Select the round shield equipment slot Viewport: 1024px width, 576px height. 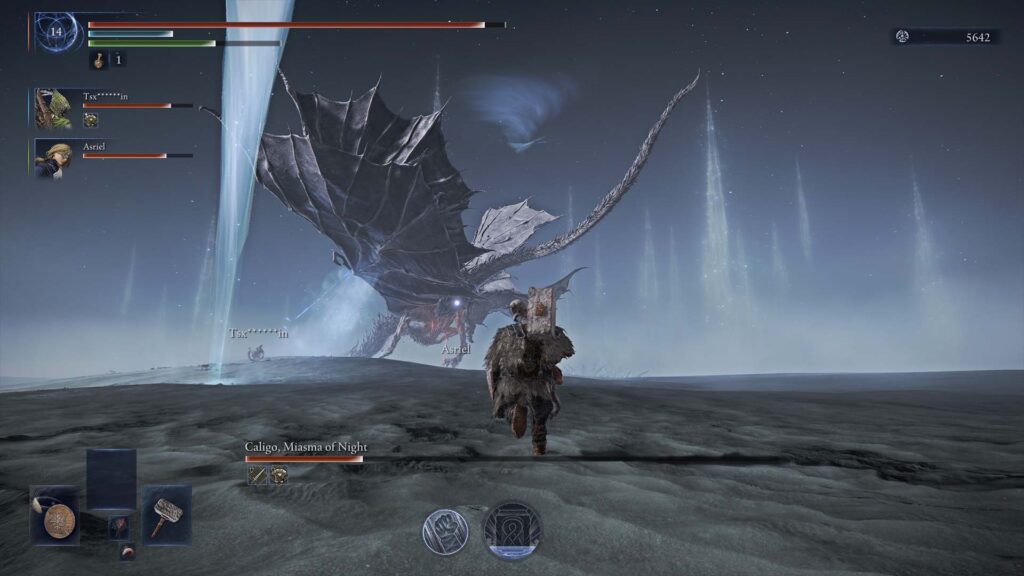click(54, 516)
